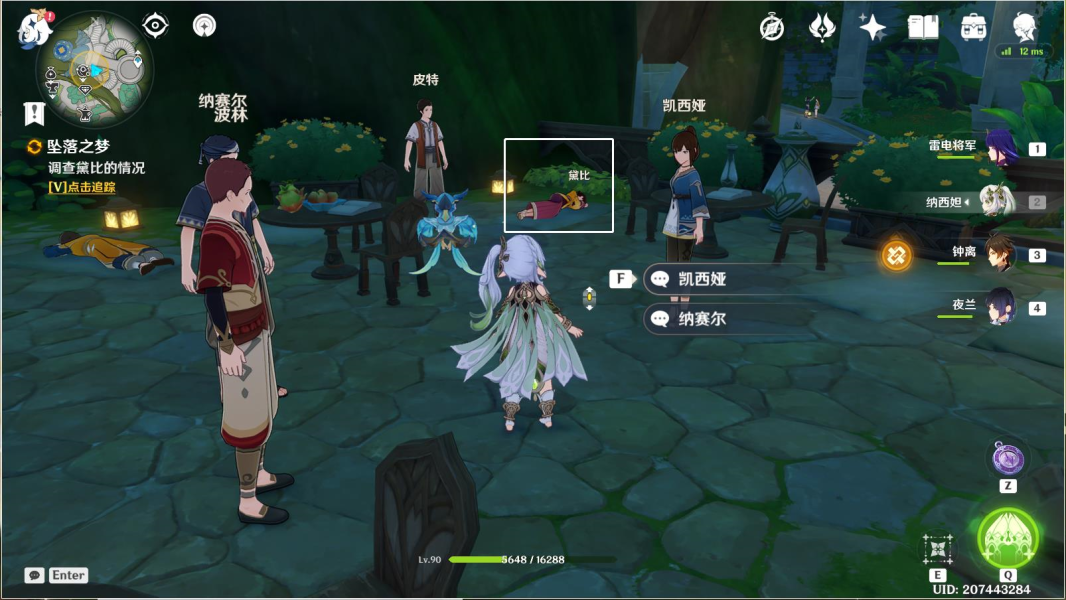Click the quest tracker 坠落之梦
The width and height of the screenshot is (1066, 600).
click(78, 147)
